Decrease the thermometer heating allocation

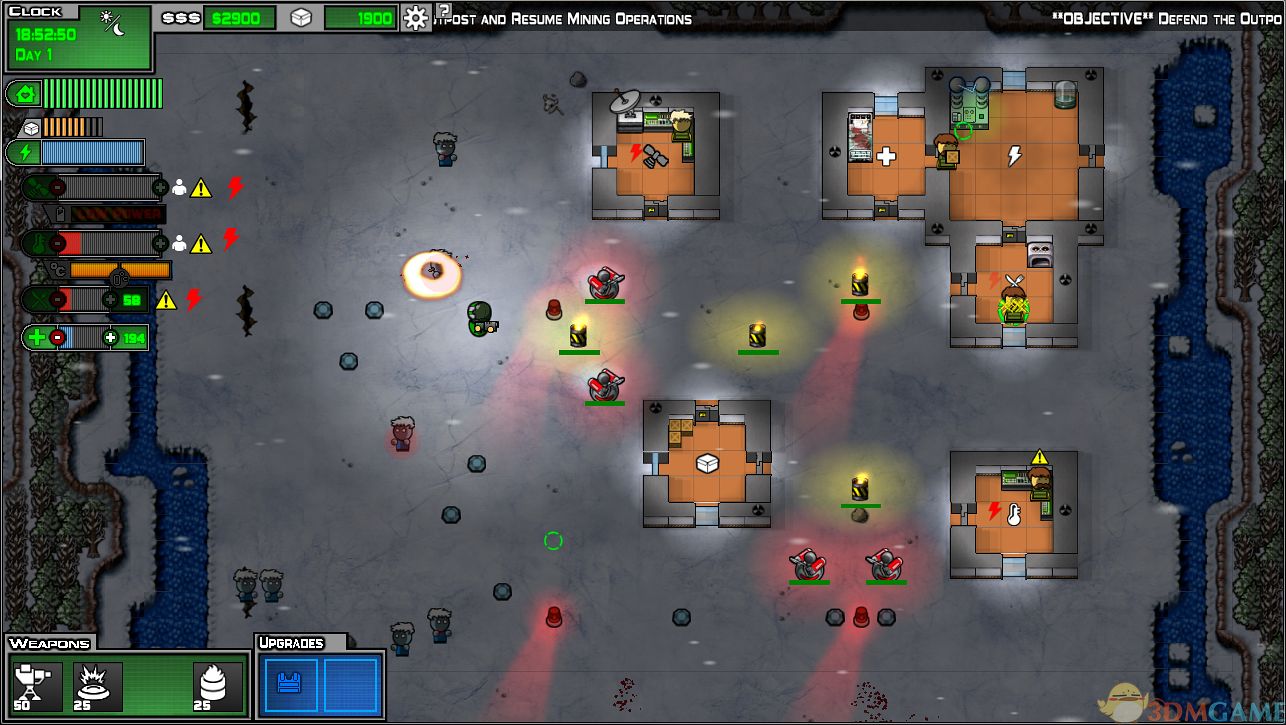tap(58, 243)
